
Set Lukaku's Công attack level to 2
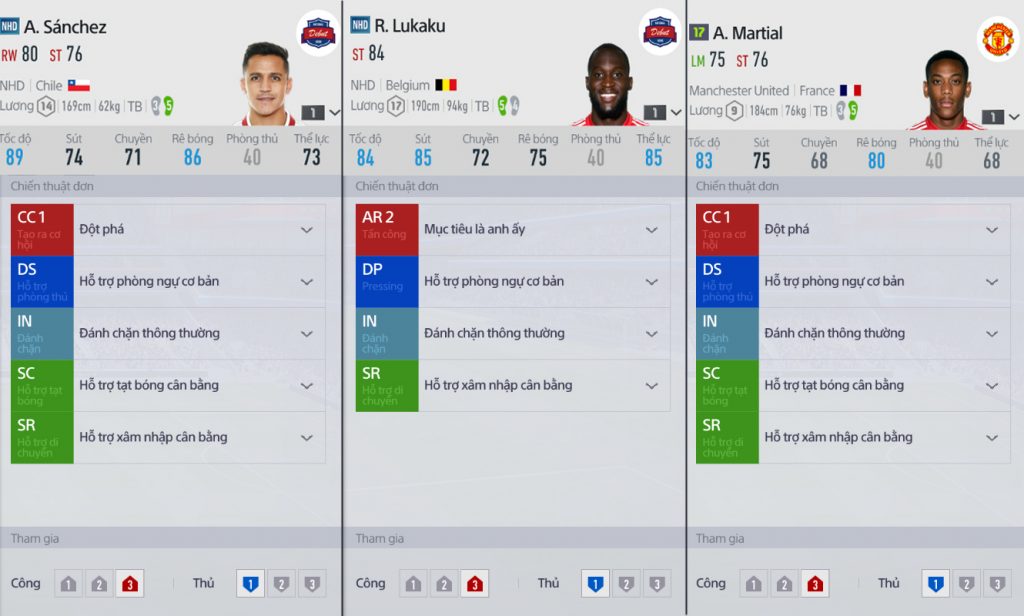point(444,584)
